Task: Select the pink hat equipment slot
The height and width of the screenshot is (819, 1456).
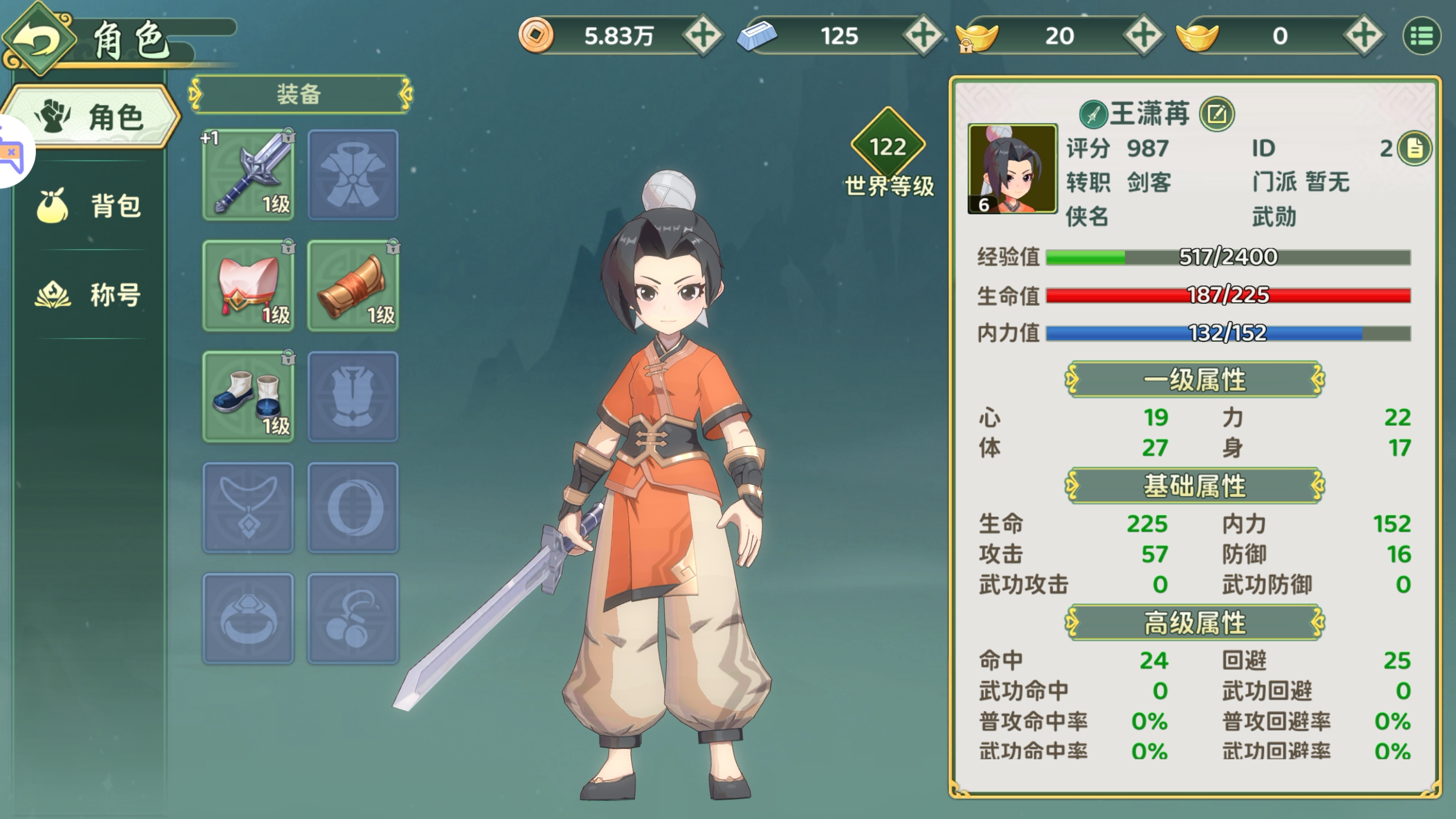Action: coord(248,286)
